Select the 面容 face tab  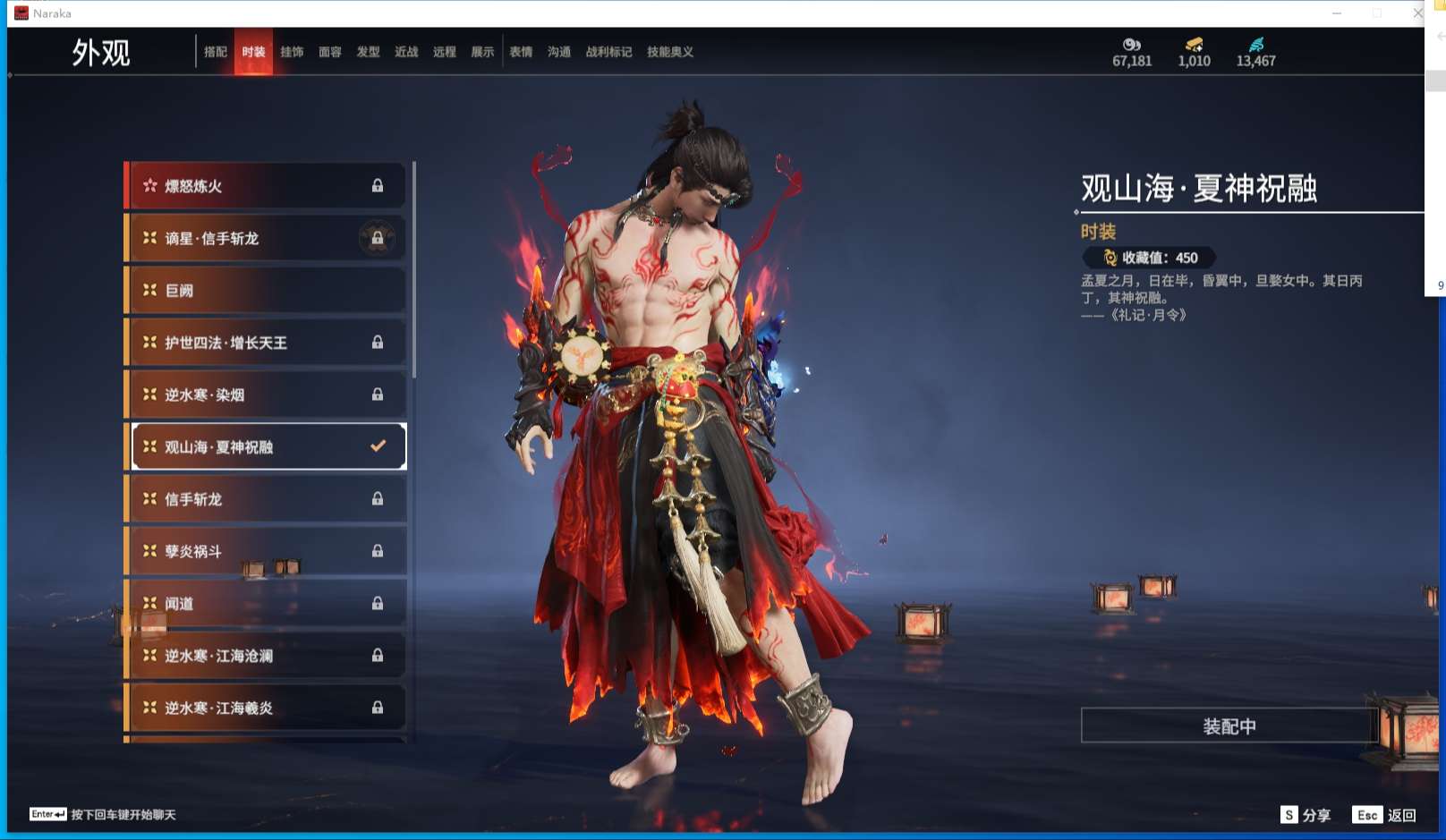[330, 52]
